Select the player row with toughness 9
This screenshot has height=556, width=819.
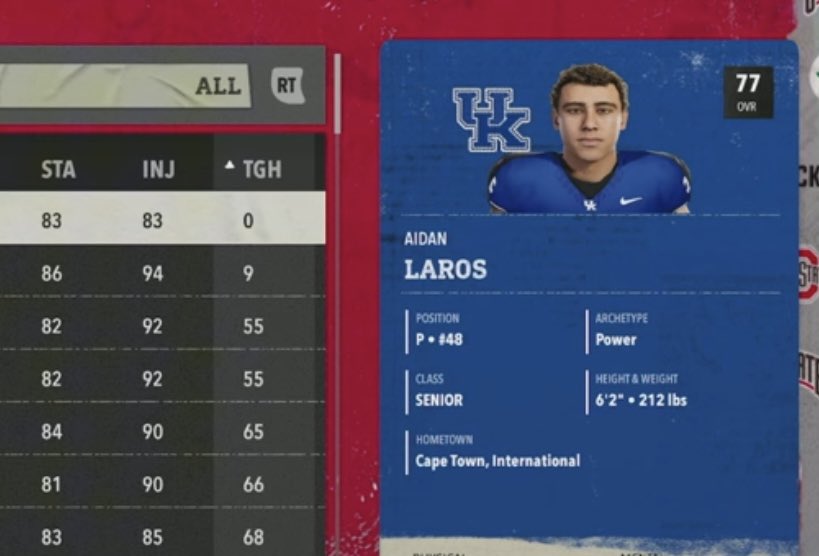point(160,272)
